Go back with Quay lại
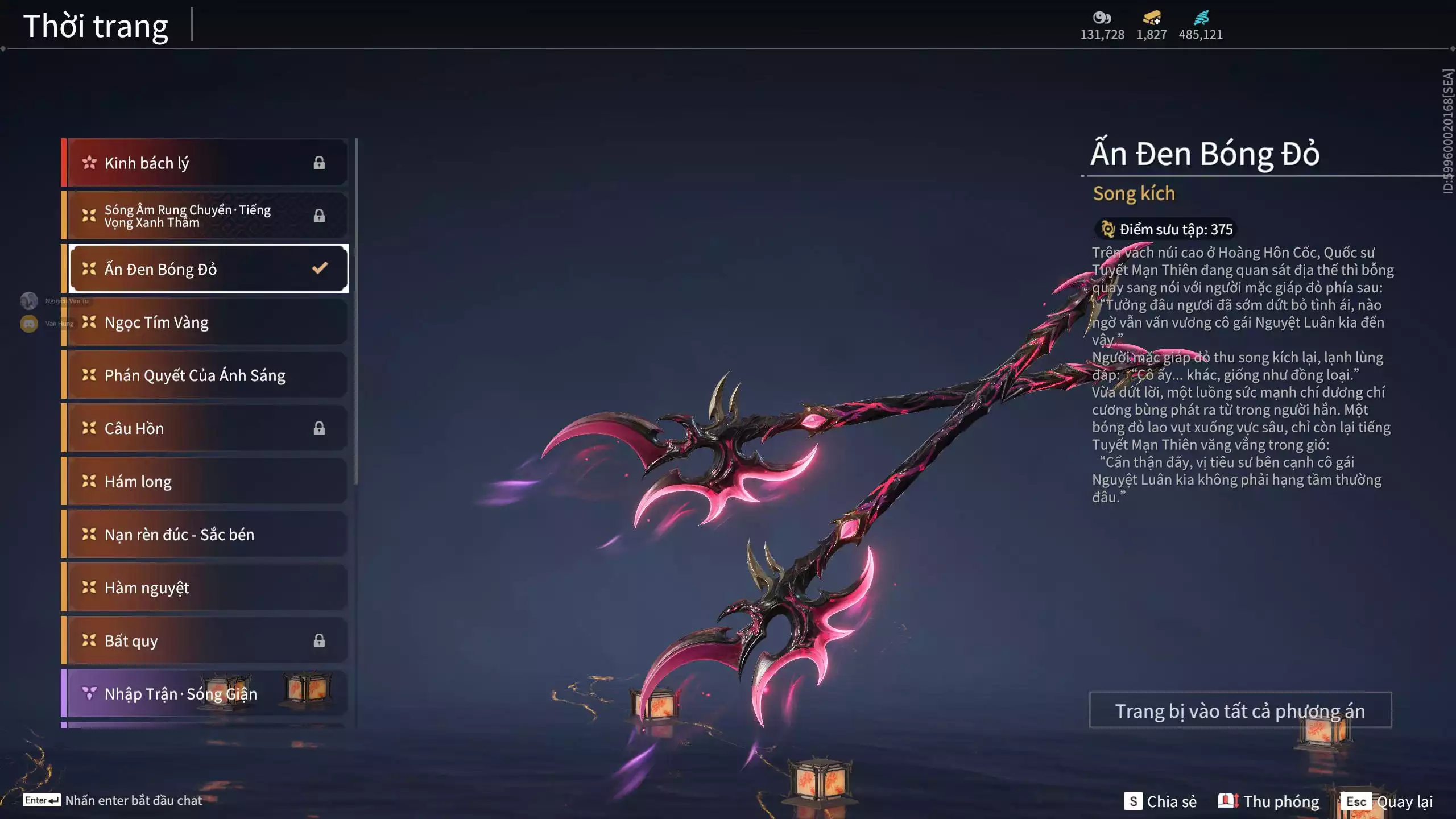The width and height of the screenshot is (1456, 819). (1387, 801)
